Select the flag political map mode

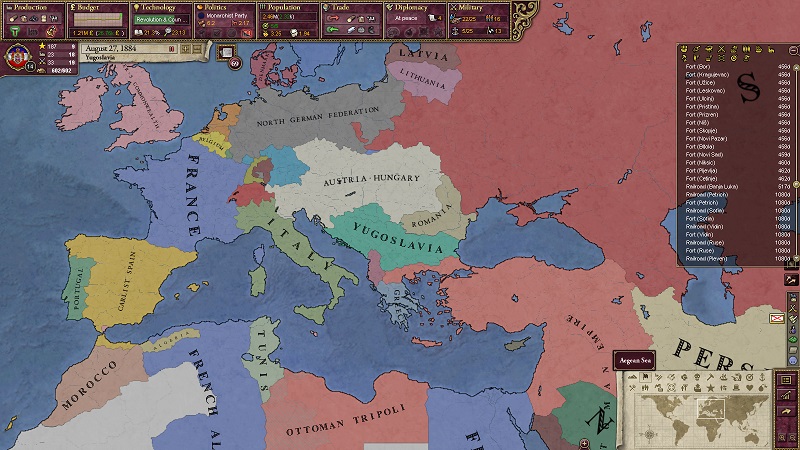[646, 377]
